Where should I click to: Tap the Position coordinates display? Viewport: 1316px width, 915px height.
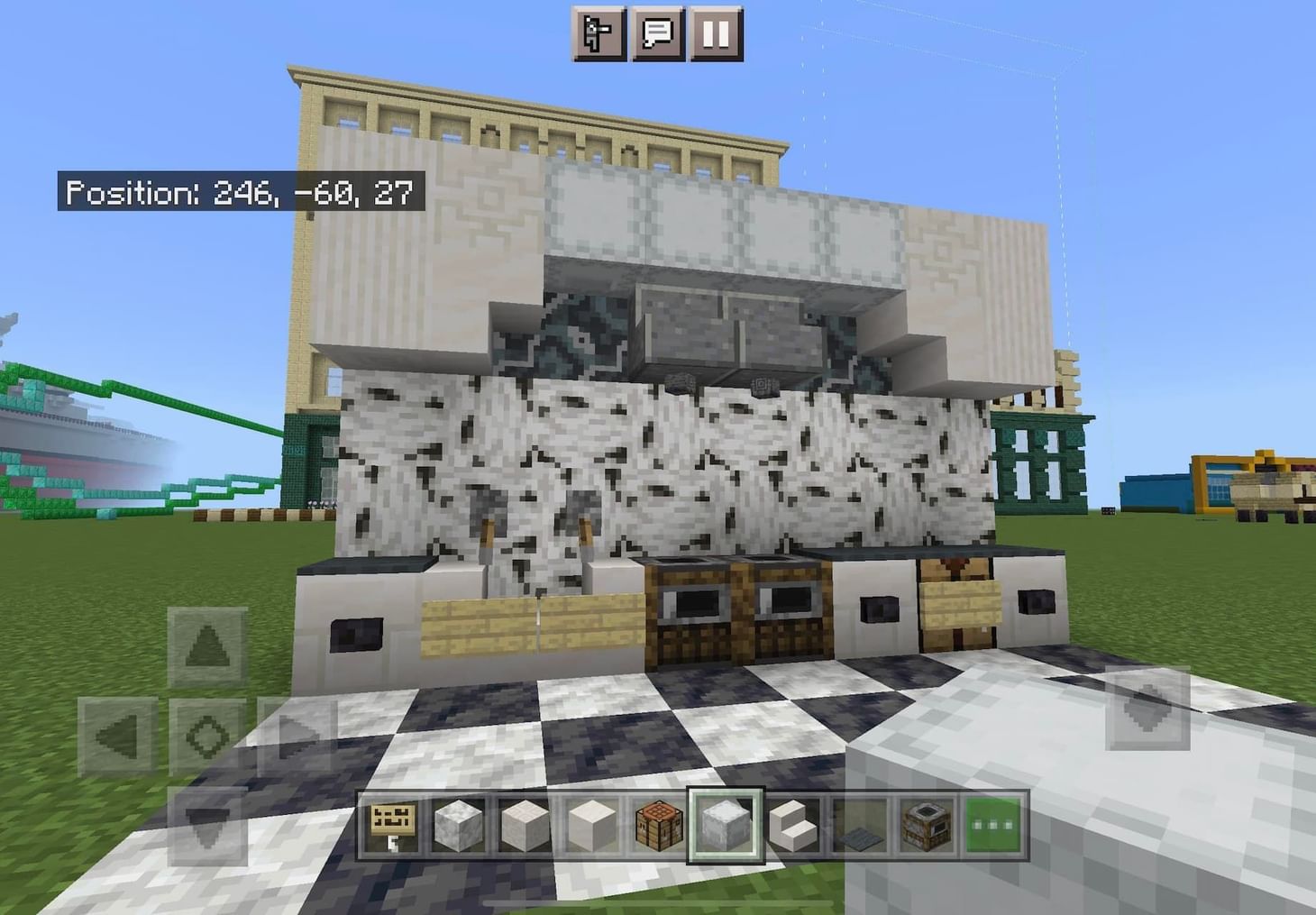(242, 191)
